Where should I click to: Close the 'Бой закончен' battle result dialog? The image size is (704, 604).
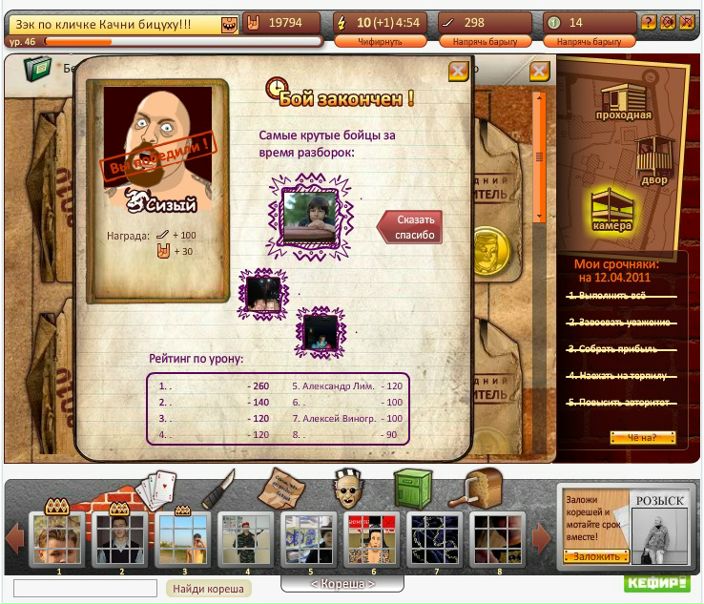tap(458, 70)
